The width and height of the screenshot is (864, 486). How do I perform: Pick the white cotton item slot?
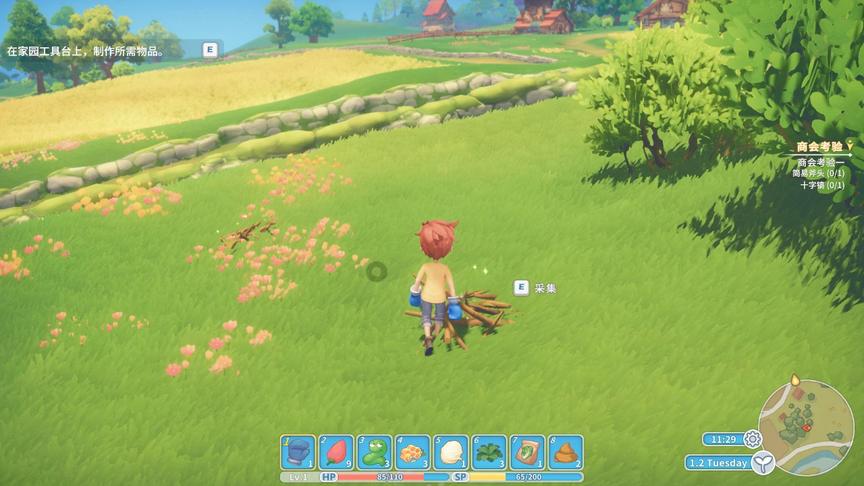tap(450, 453)
